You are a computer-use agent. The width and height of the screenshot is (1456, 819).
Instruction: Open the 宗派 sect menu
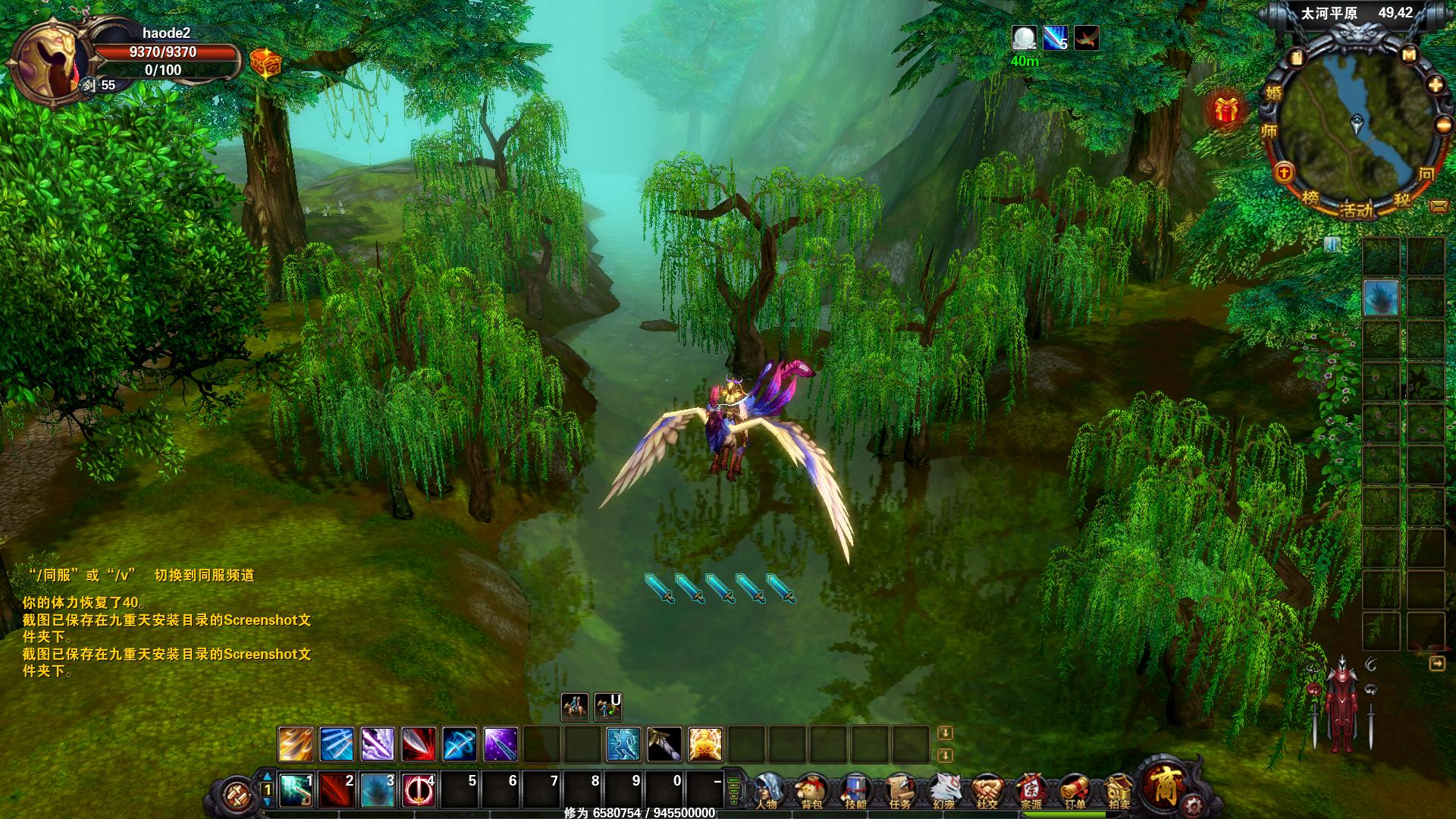(x=1031, y=790)
